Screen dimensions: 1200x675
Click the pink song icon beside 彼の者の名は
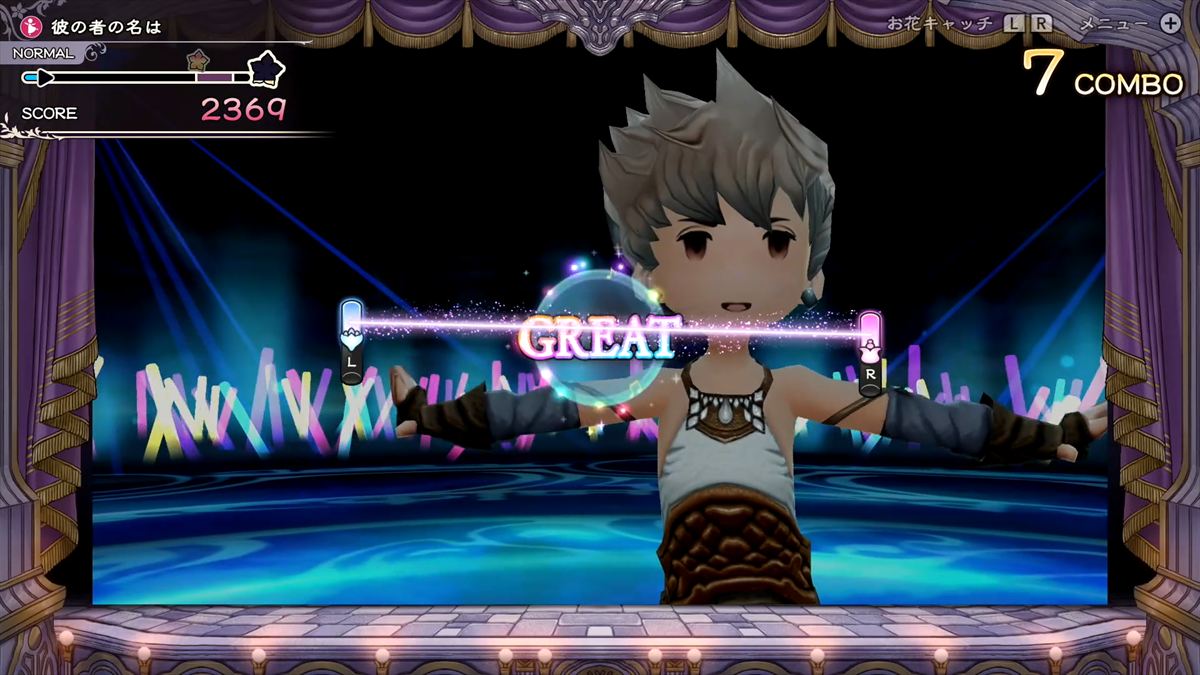pyautogui.click(x=30, y=26)
